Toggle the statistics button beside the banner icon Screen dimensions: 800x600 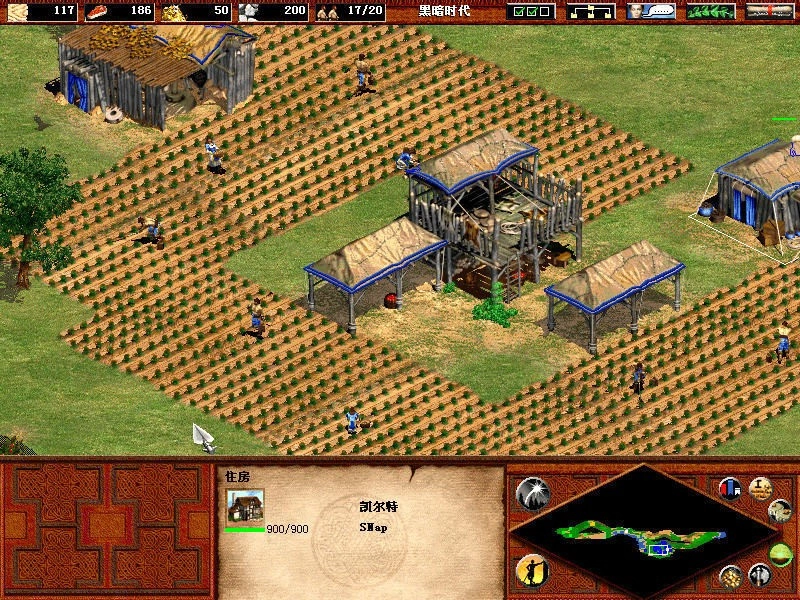[x=761, y=488]
